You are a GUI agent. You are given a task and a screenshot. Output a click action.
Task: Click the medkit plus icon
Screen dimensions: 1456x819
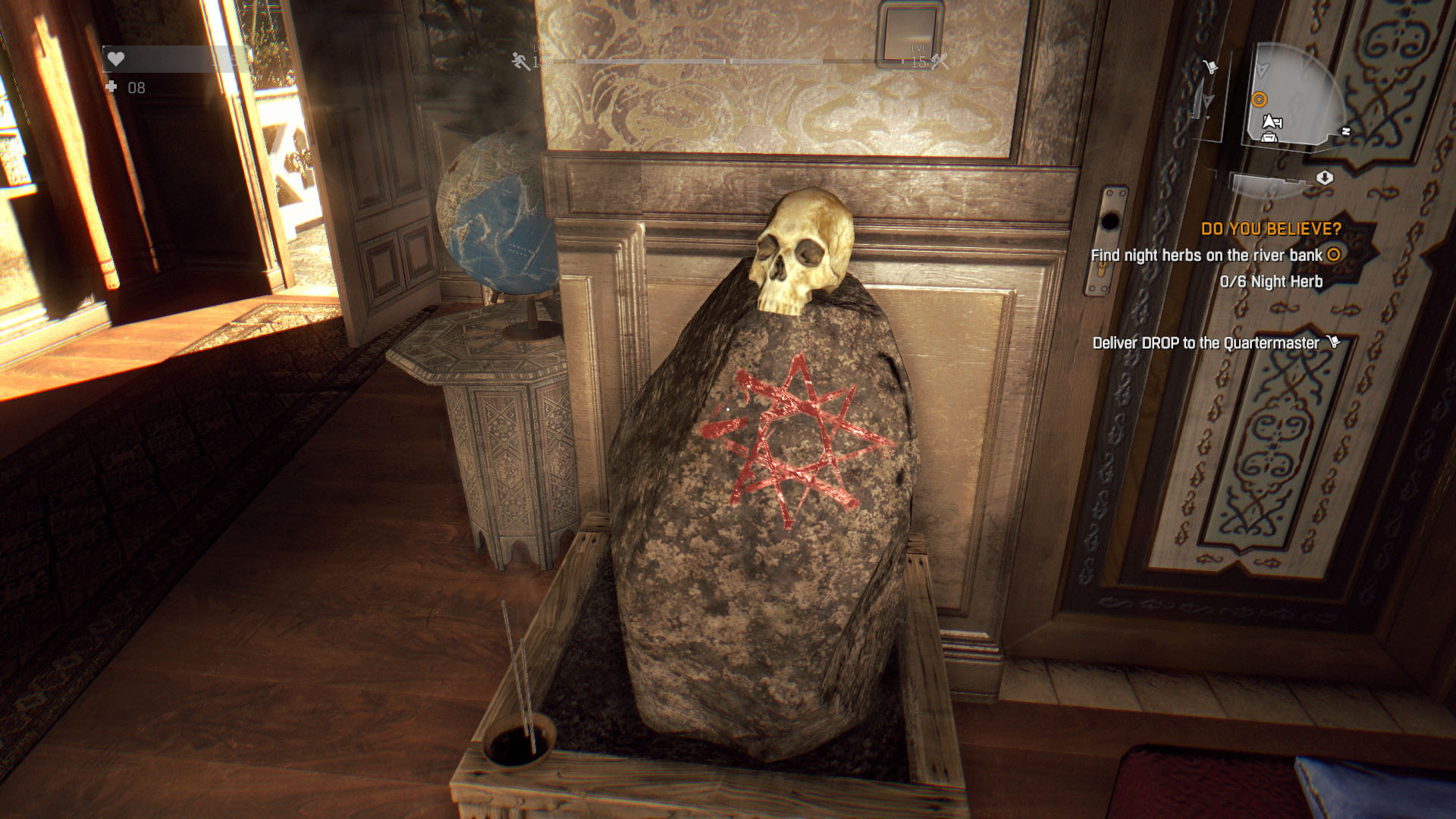[111, 87]
